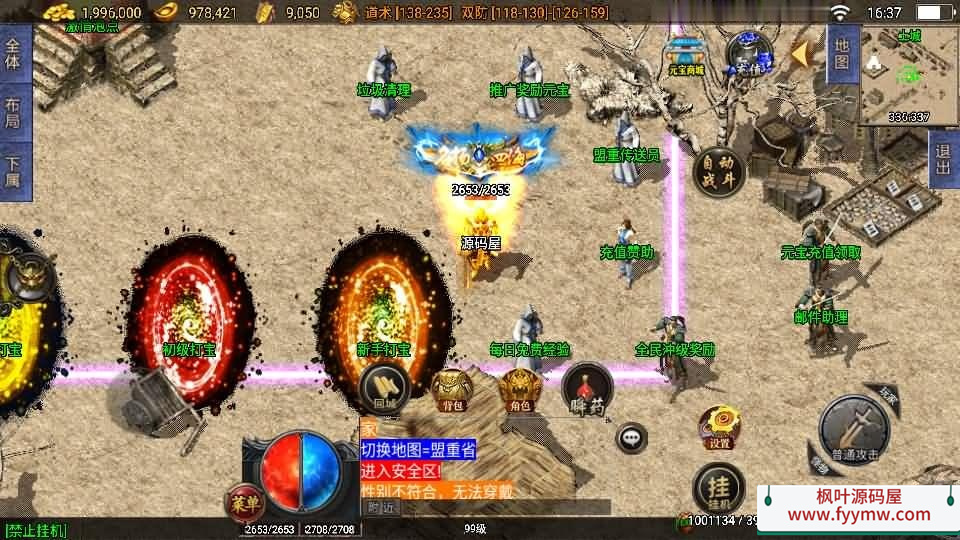Use the 嗑药 potion button

click(x=587, y=389)
